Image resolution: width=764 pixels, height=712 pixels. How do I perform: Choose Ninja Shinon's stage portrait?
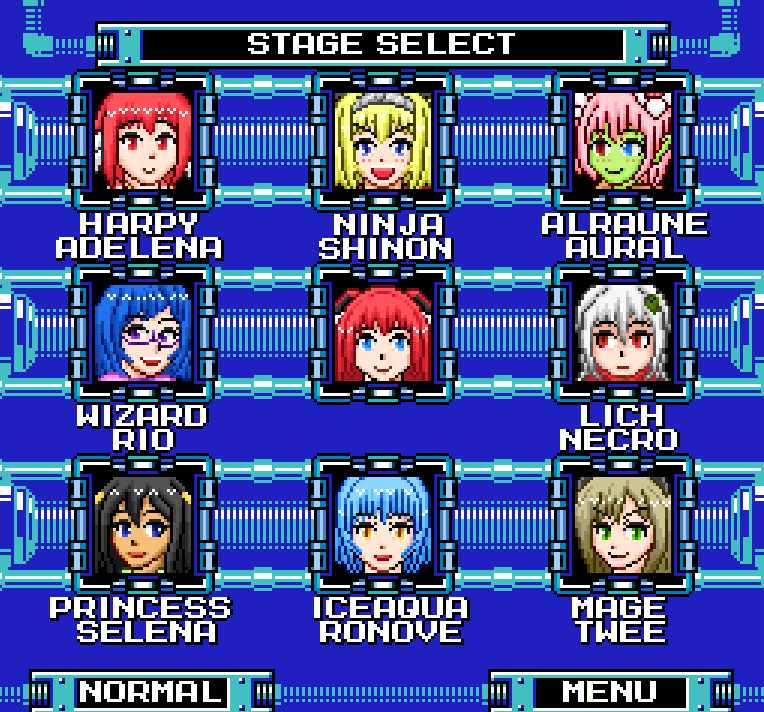coord(383,141)
